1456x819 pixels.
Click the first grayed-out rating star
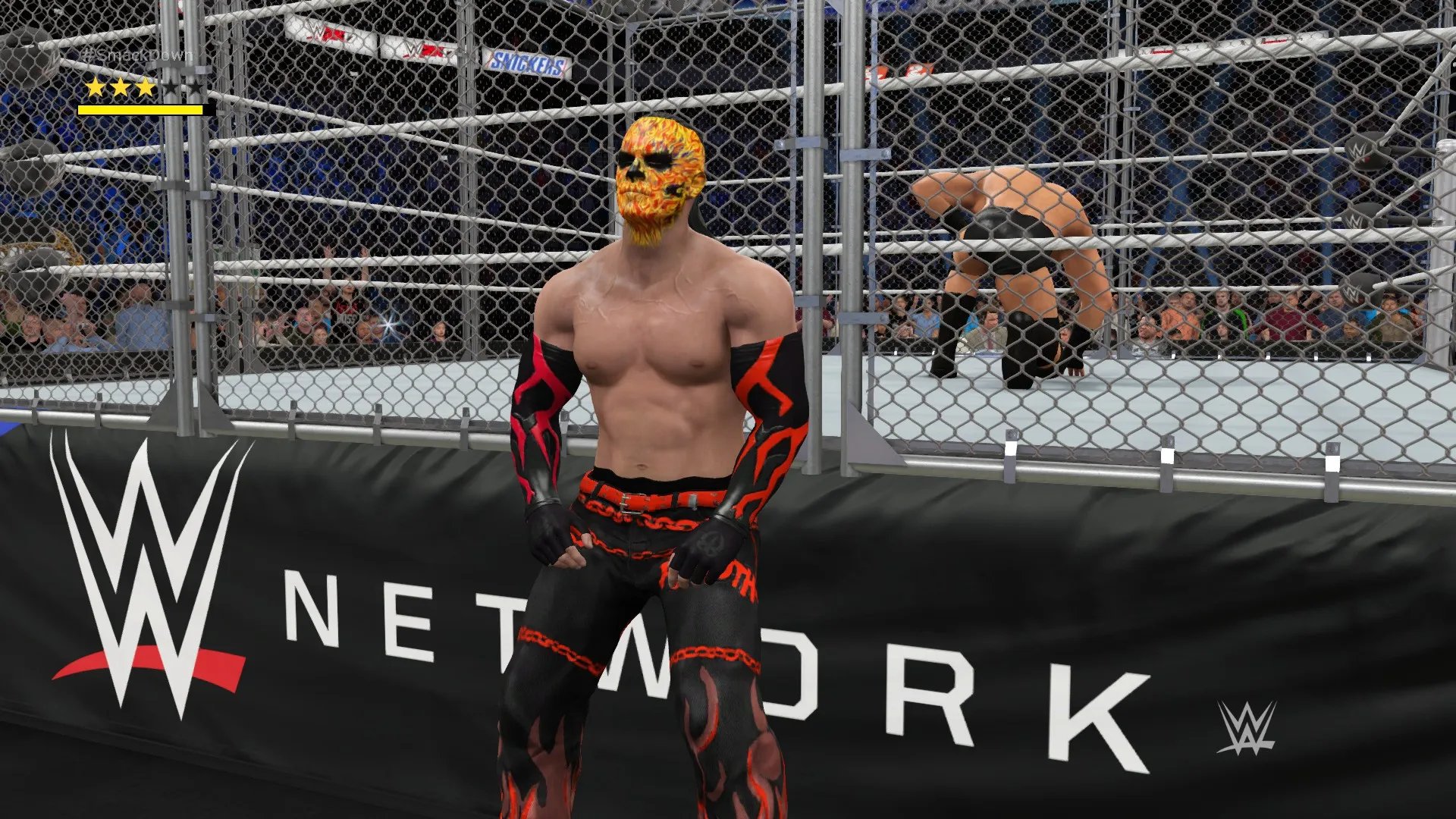[x=170, y=88]
